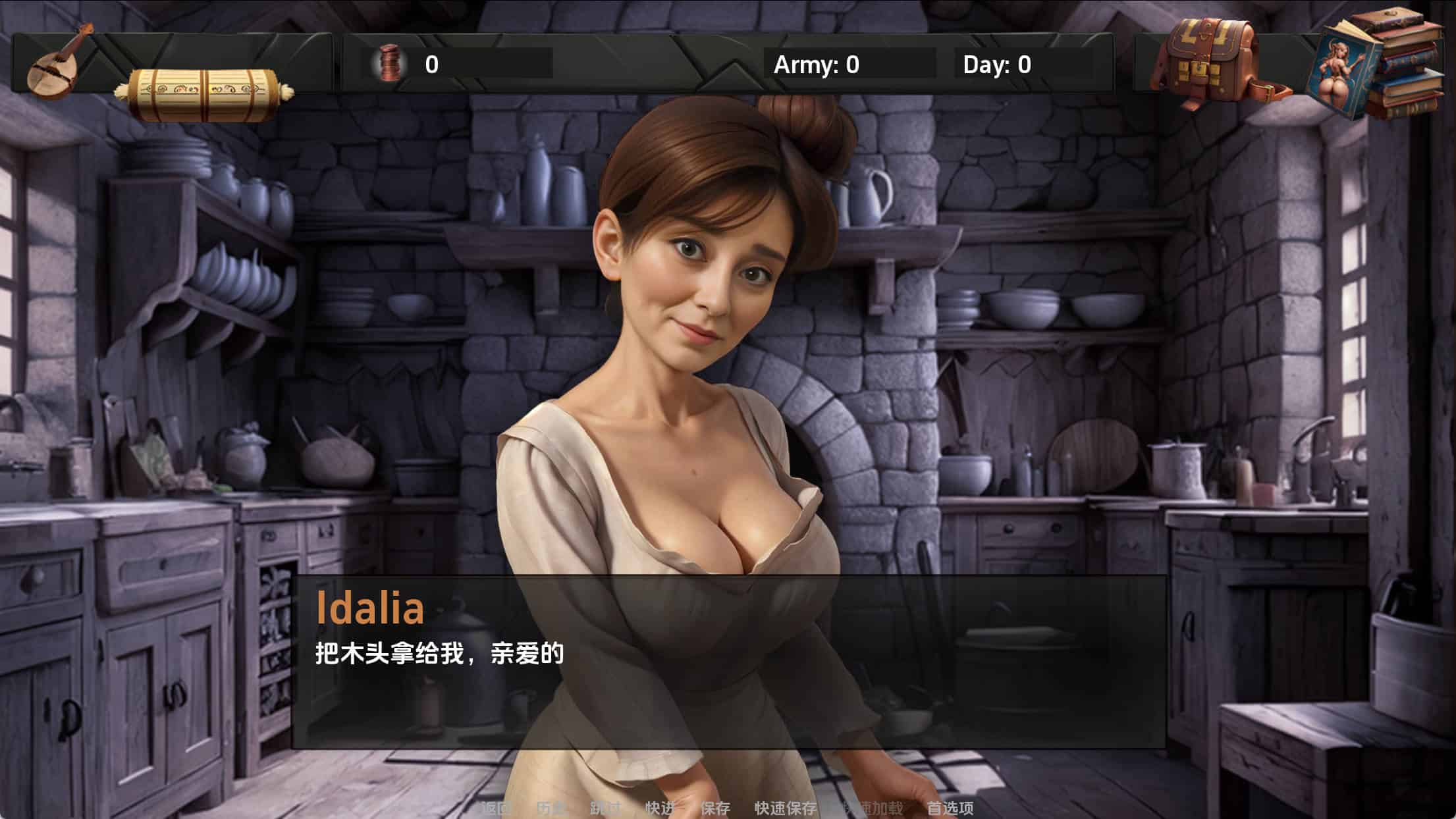Image resolution: width=1456 pixels, height=819 pixels.
Task: Open the stack of books gallery
Action: [x=1379, y=65]
